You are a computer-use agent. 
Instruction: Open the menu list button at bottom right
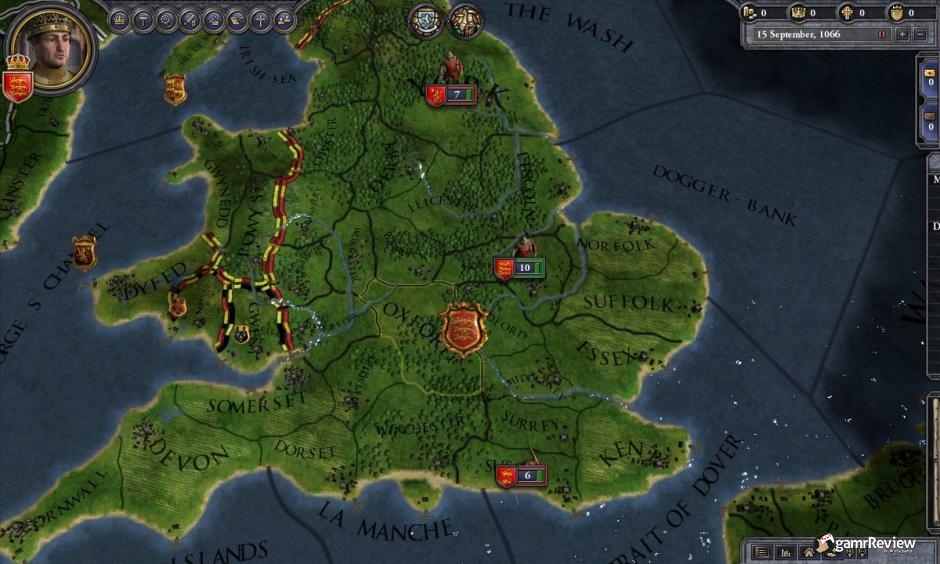pyautogui.click(x=762, y=551)
